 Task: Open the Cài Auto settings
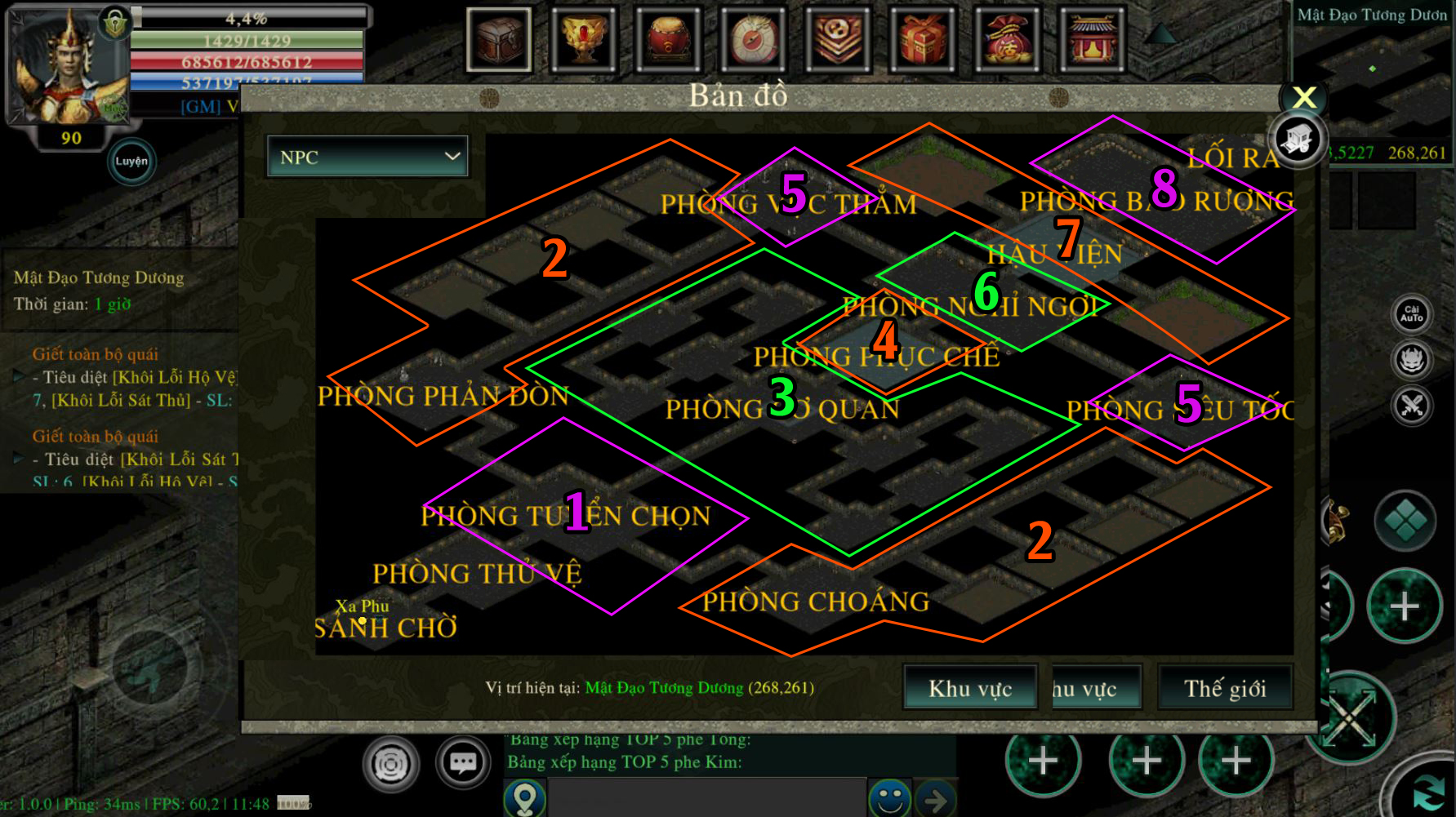(x=1411, y=314)
